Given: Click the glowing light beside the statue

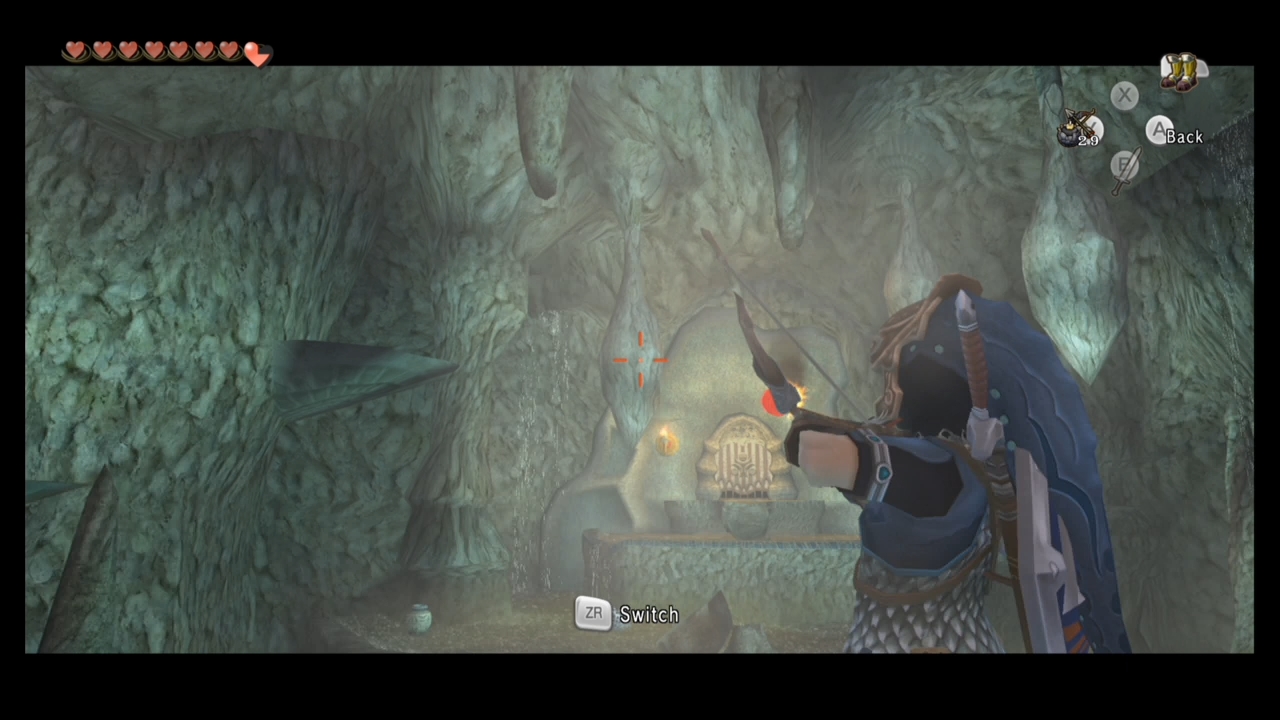Looking at the screenshot, I should click(667, 443).
